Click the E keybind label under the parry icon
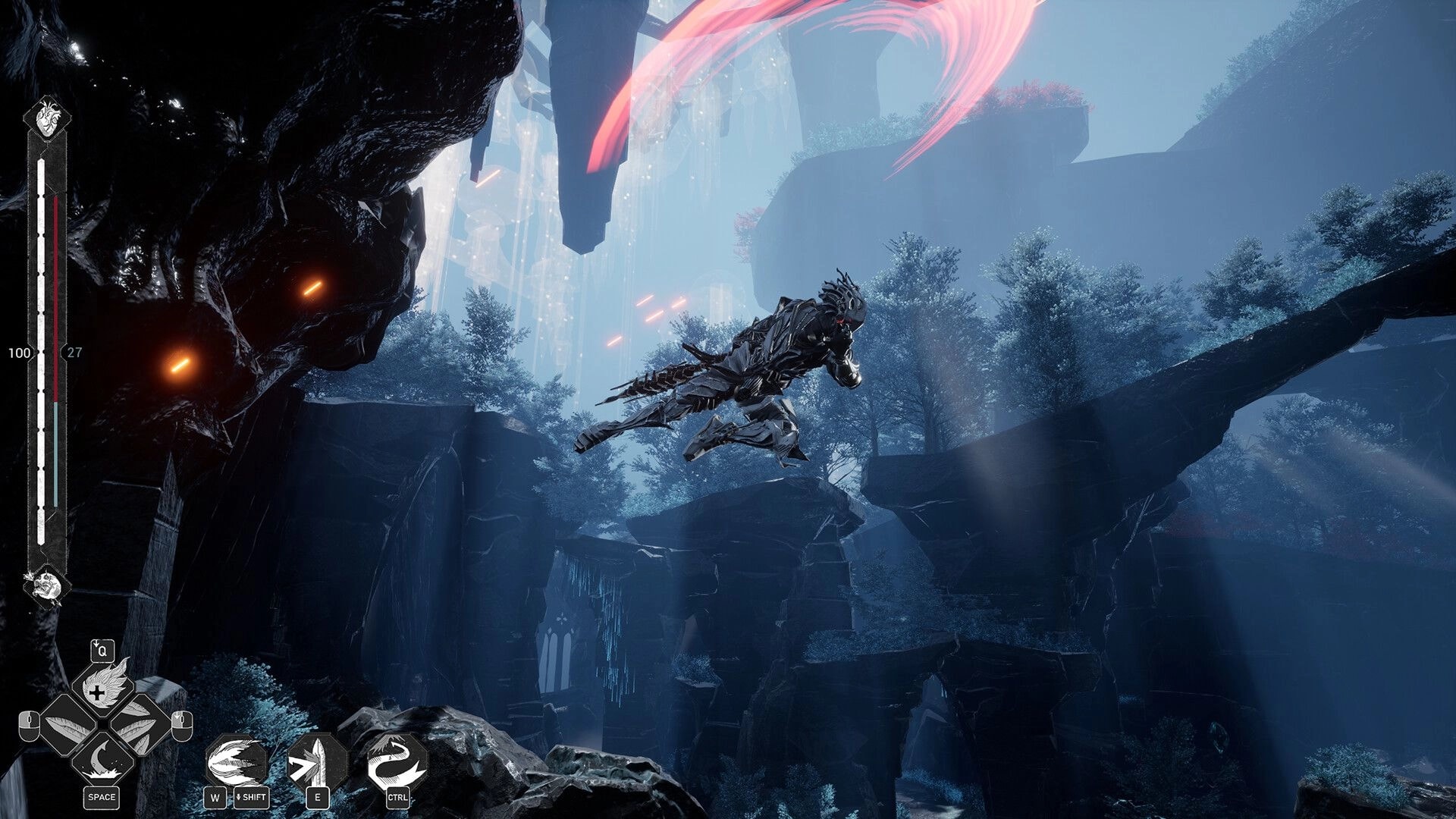This screenshot has height=819, width=1456. pos(318,798)
